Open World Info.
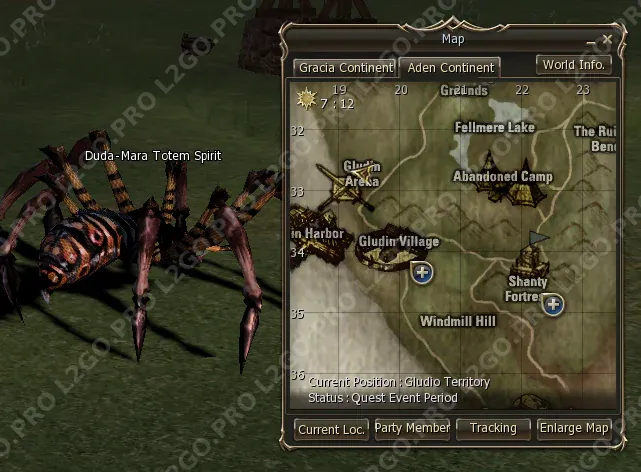Image resolution: width=641 pixels, height=472 pixels. click(x=573, y=65)
